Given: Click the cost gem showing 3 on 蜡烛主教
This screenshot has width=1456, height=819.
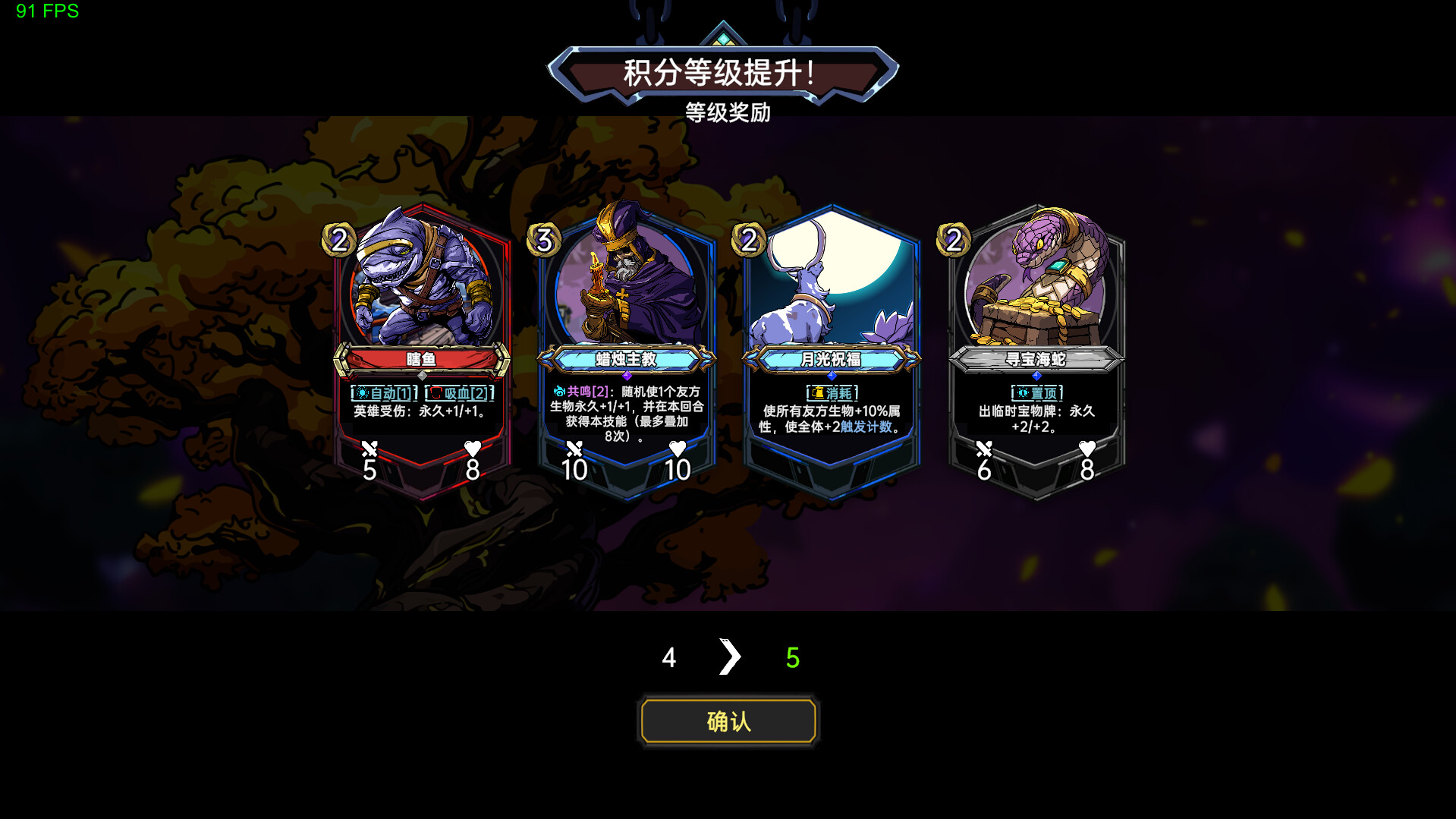Looking at the screenshot, I should (x=544, y=241).
